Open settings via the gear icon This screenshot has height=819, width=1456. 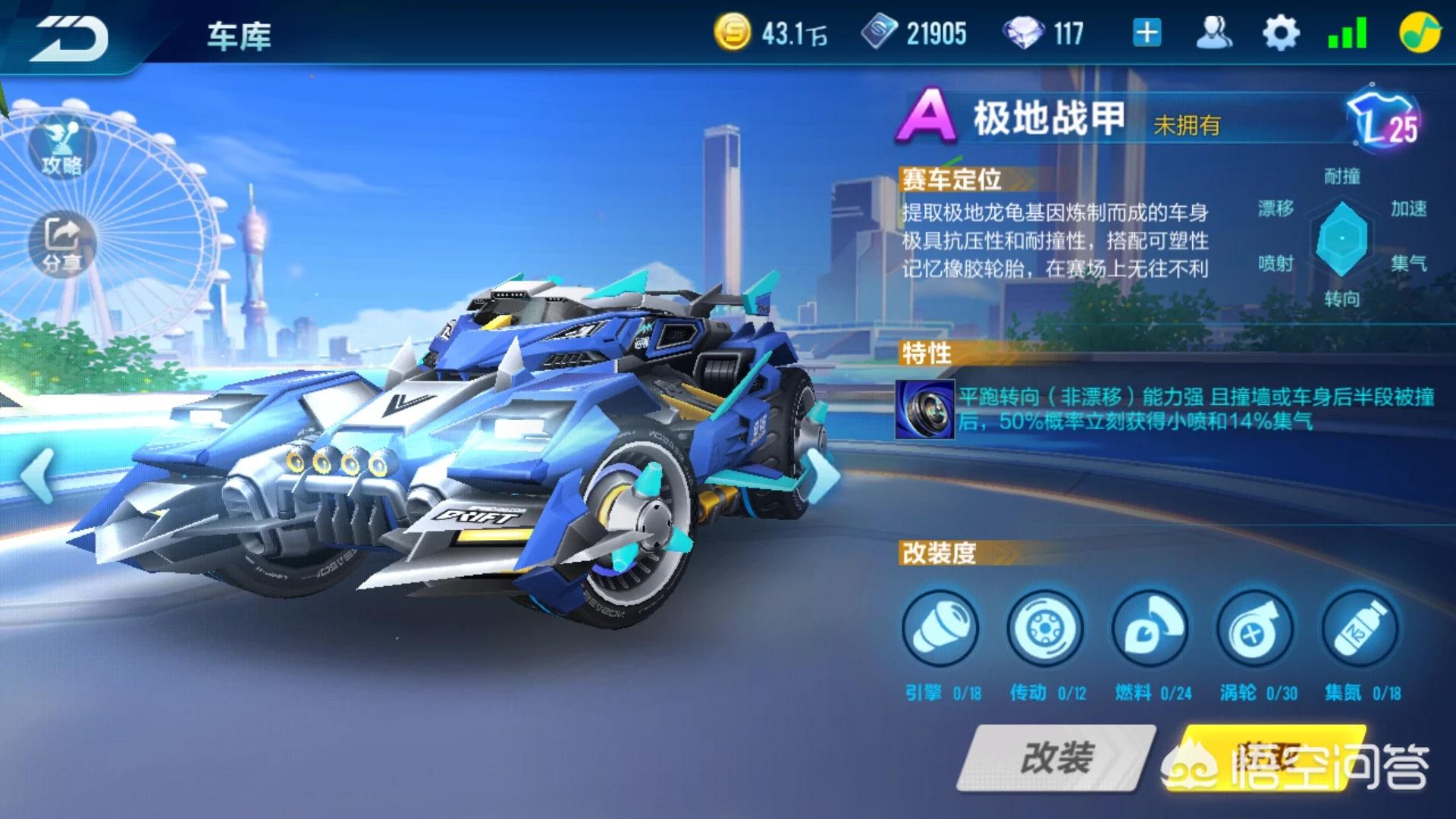tap(1281, 33)
